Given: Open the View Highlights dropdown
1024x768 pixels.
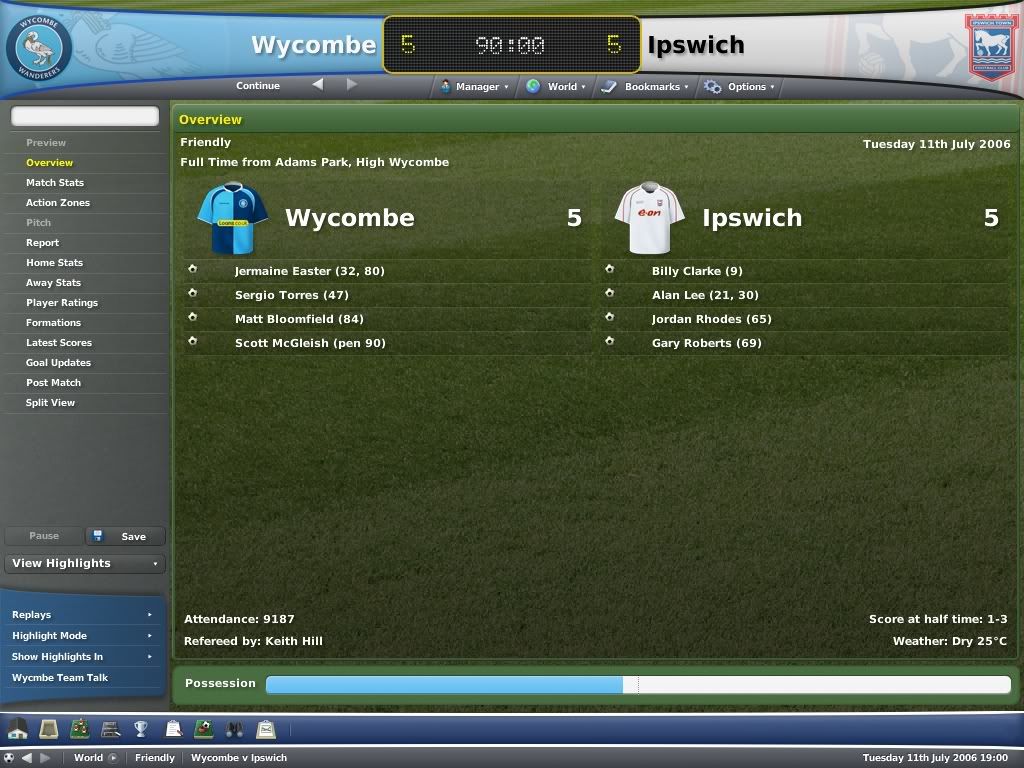Looking at the screenshot, I should (84, 563).
